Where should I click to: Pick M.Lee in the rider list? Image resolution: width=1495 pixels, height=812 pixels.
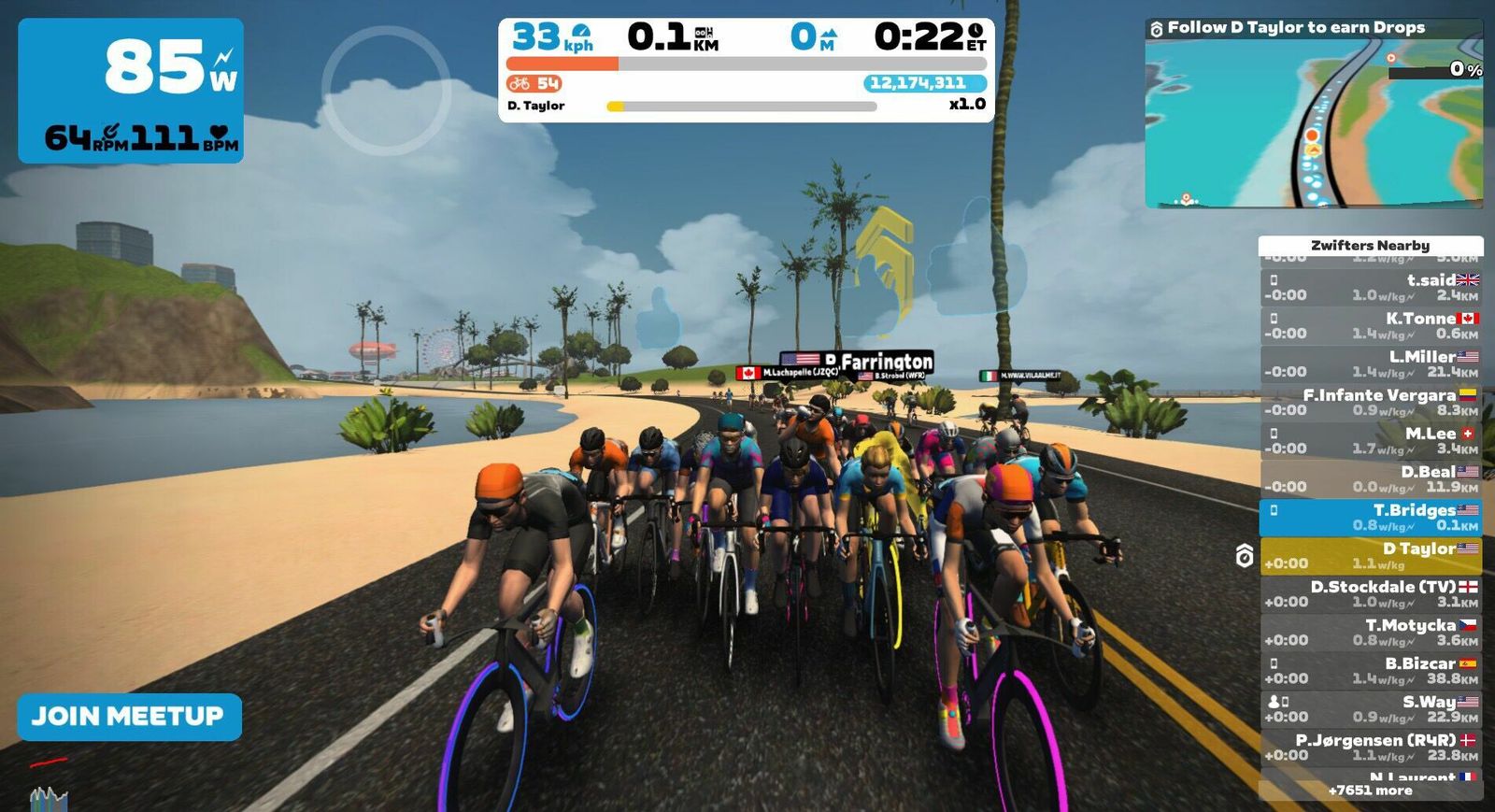[1371, 441]
